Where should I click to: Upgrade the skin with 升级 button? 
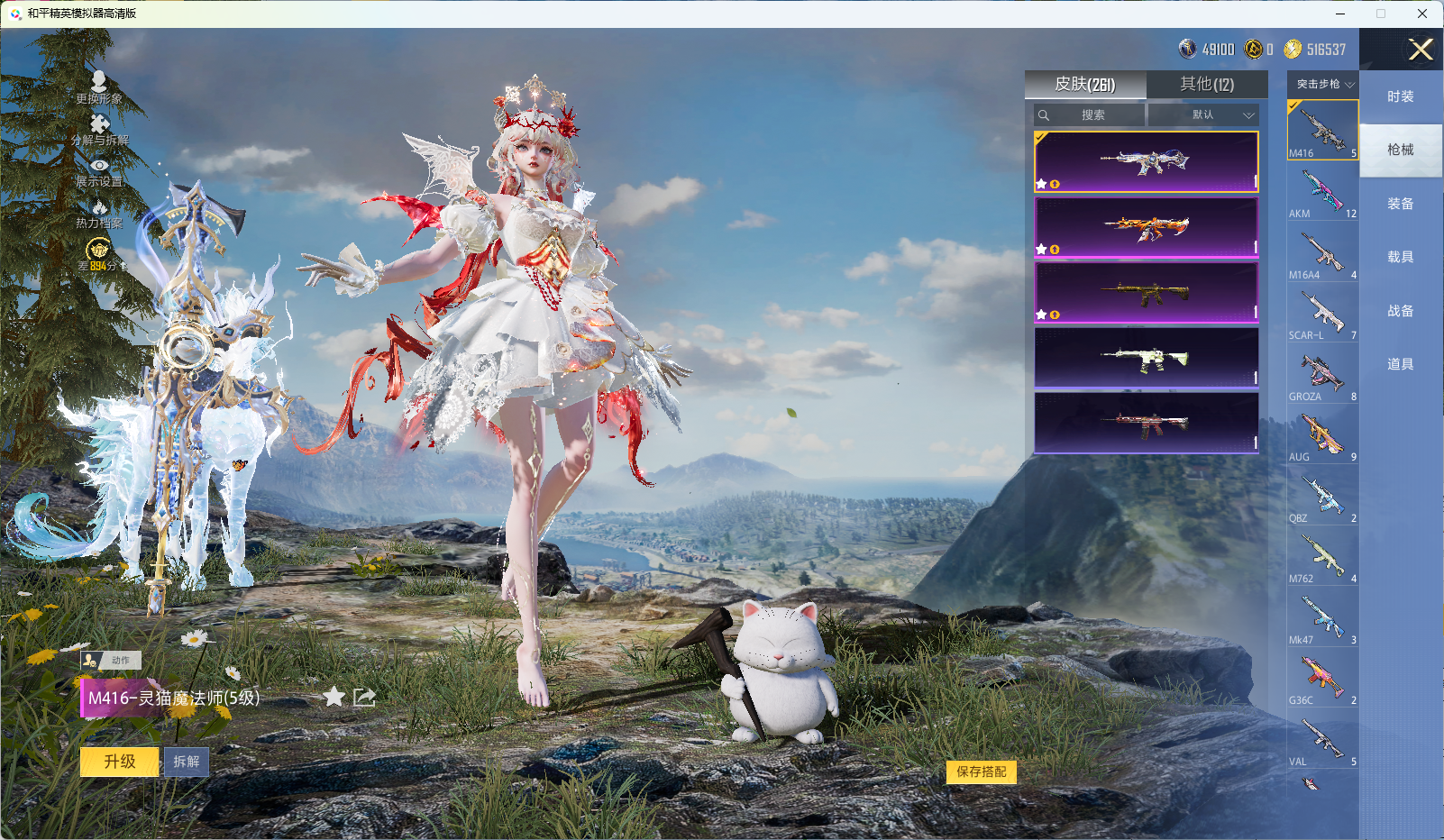(x=120, y=762)
